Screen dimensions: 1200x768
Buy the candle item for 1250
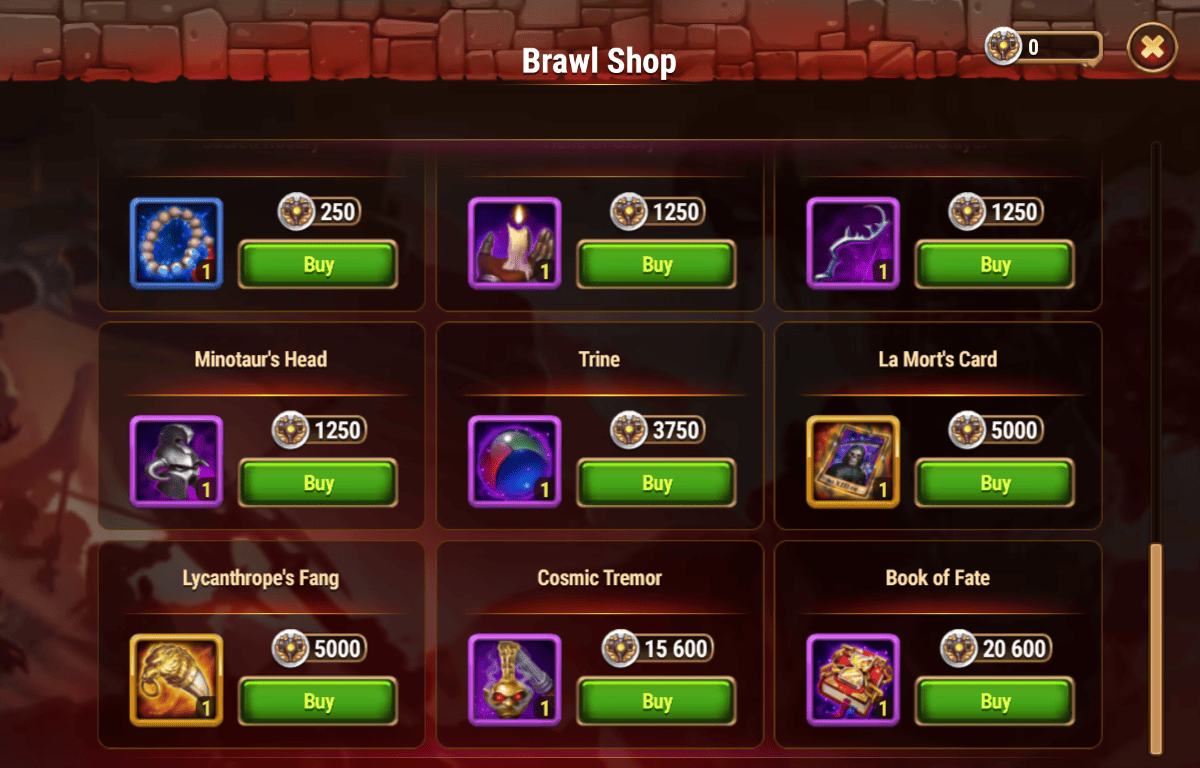coord(656,265)
